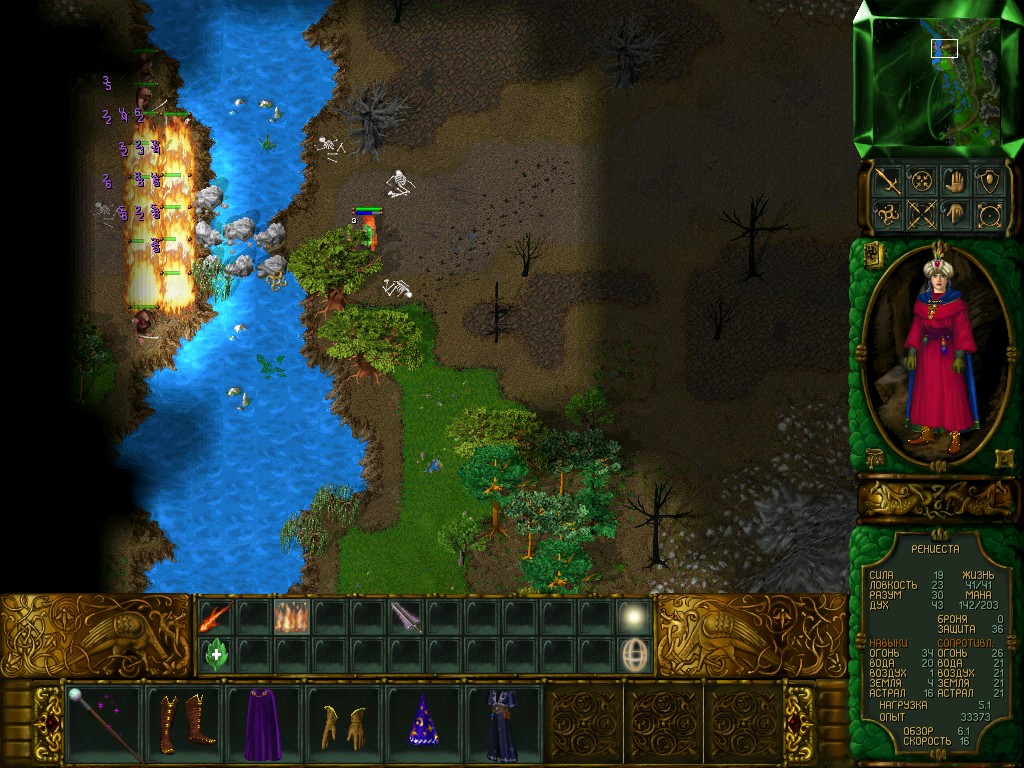
Task: Click the minimap in the green frame
Action: (936, 79)
